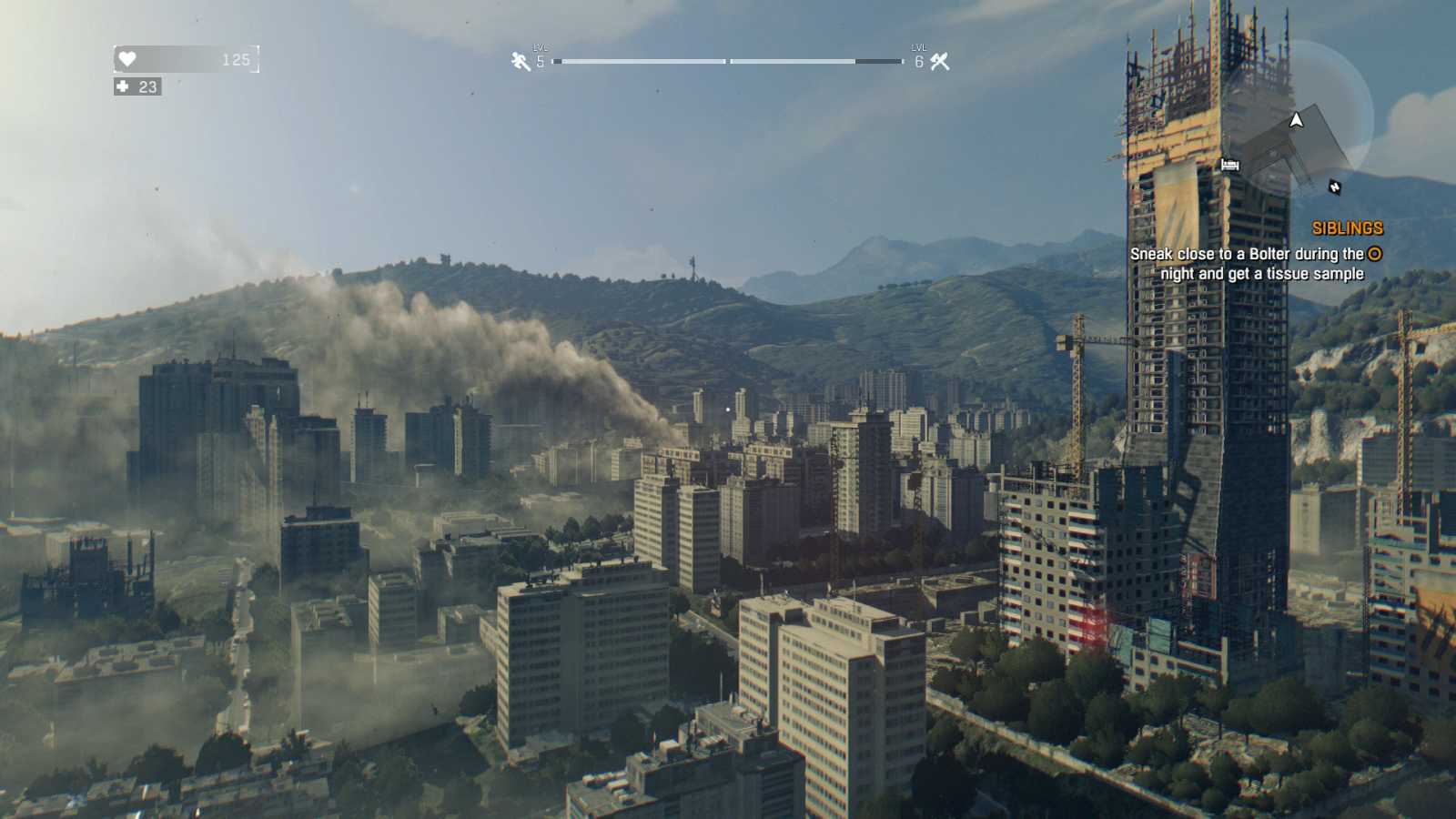Image resolution: width=1456 pixels, height=819 pixels.
Task: Click the player direction arrow on minimap
Action: click(1296, 121)
